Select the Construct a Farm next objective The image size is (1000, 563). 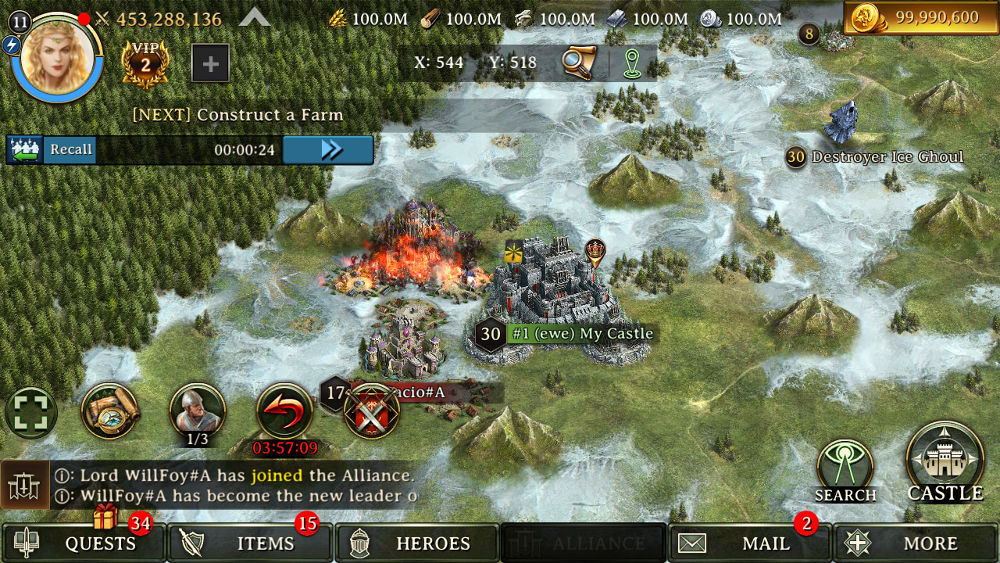238,114
